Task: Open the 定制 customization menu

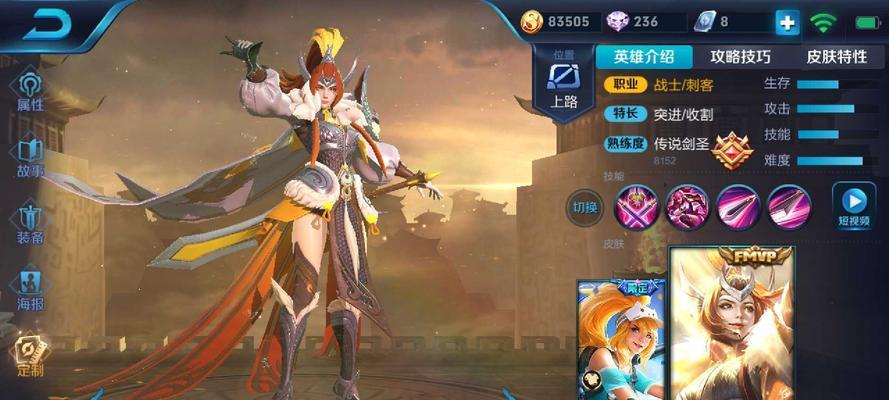Action: click(x=30, y=355)
